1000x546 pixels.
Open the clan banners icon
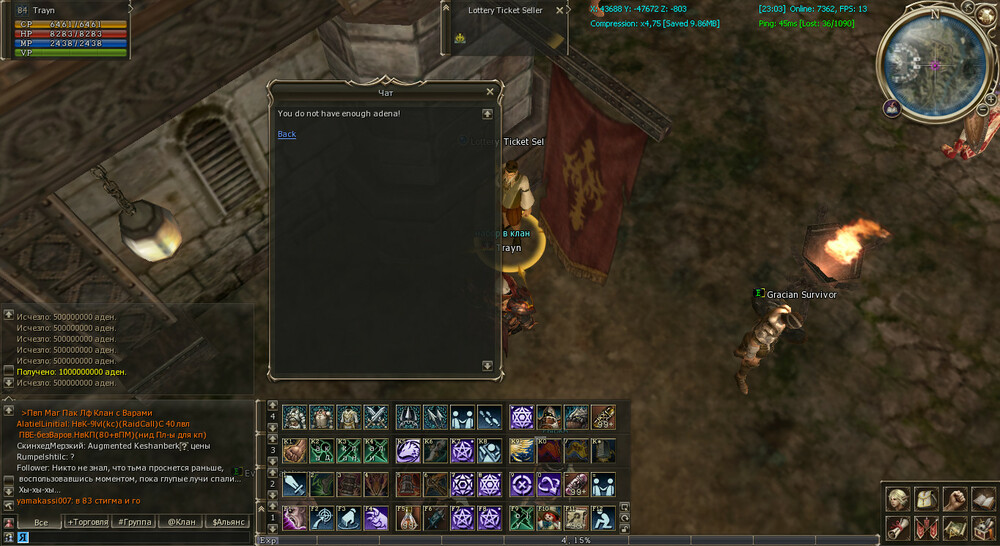[927, 527]
